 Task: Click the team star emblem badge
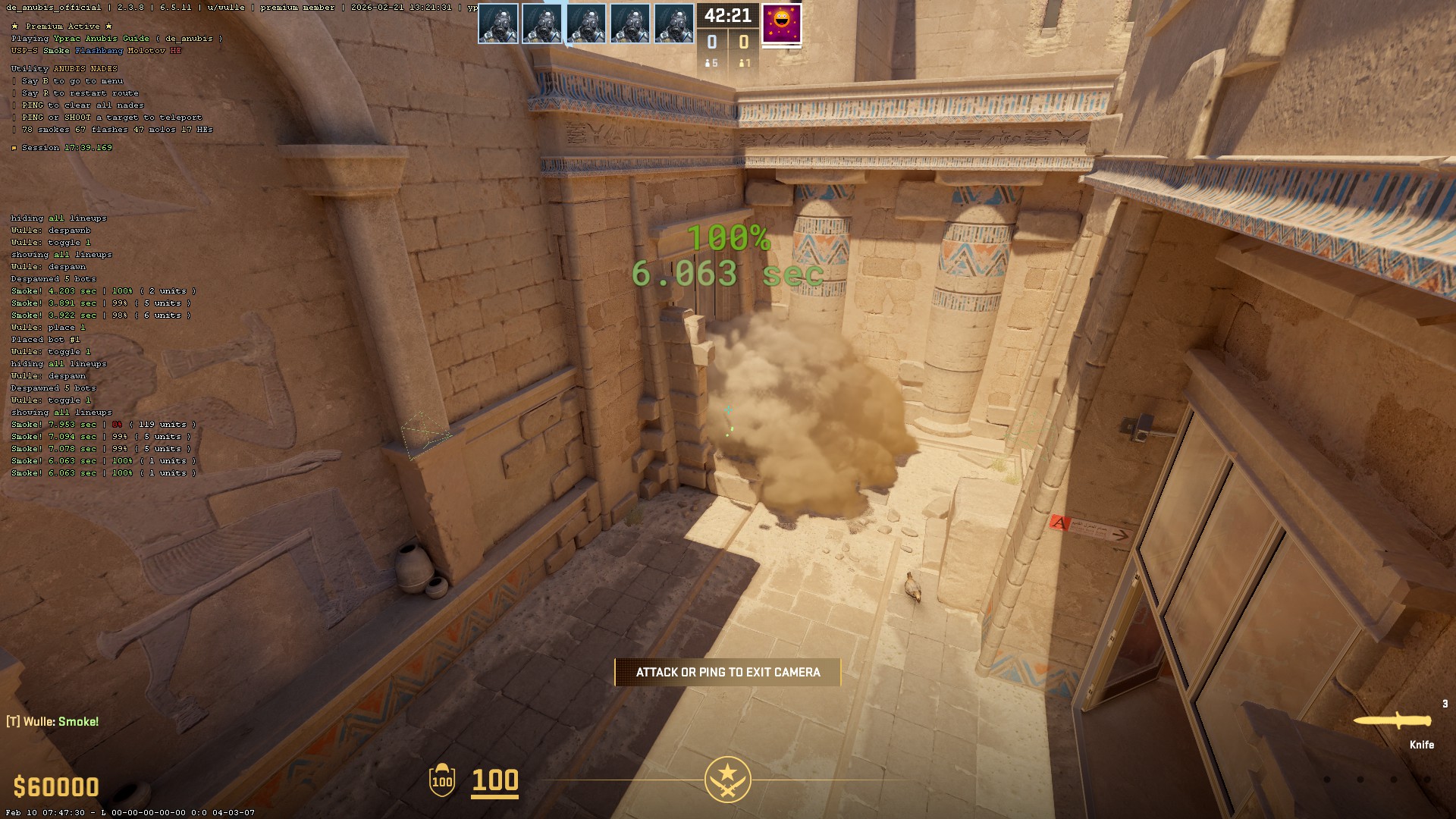(x=727, y=780)
